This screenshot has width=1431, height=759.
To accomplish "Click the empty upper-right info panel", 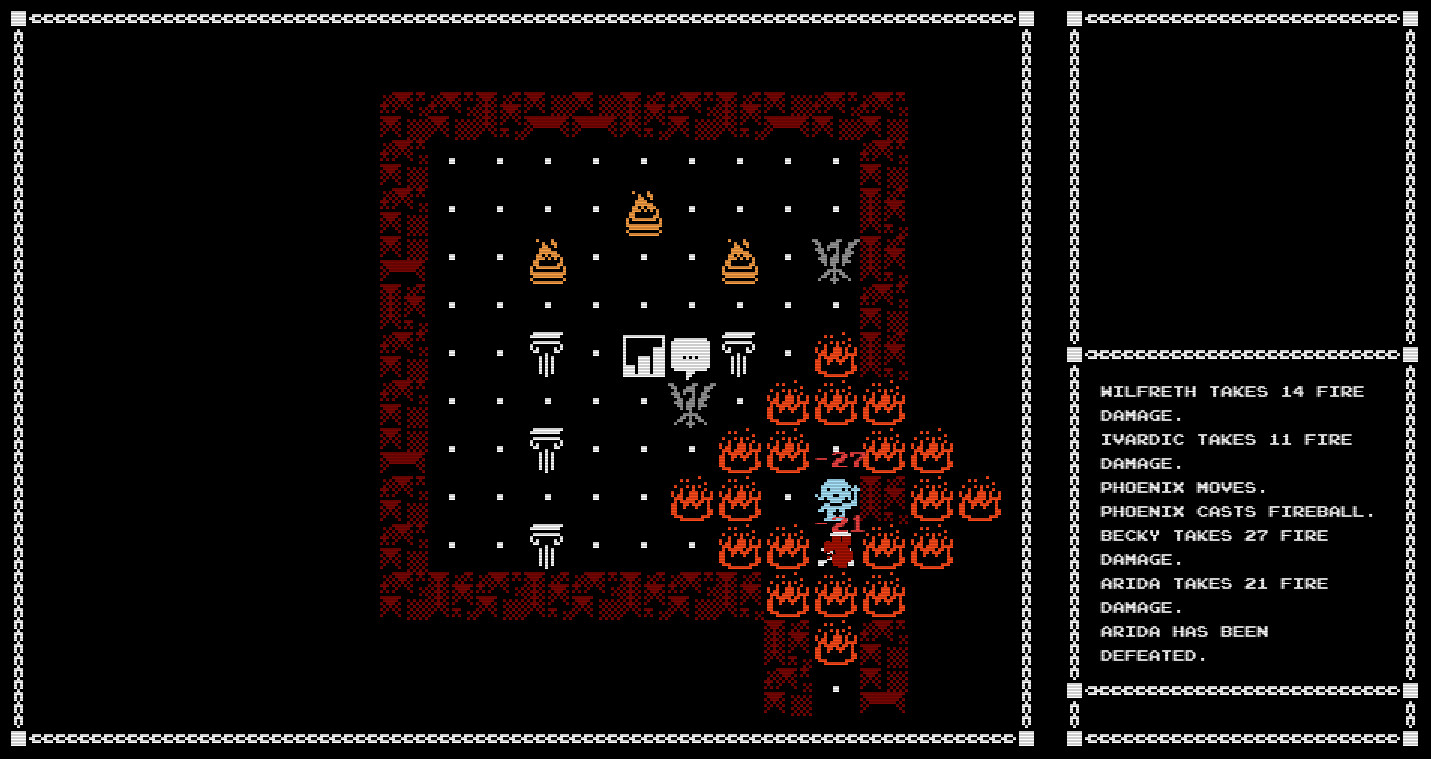I will pos(1240,180).
